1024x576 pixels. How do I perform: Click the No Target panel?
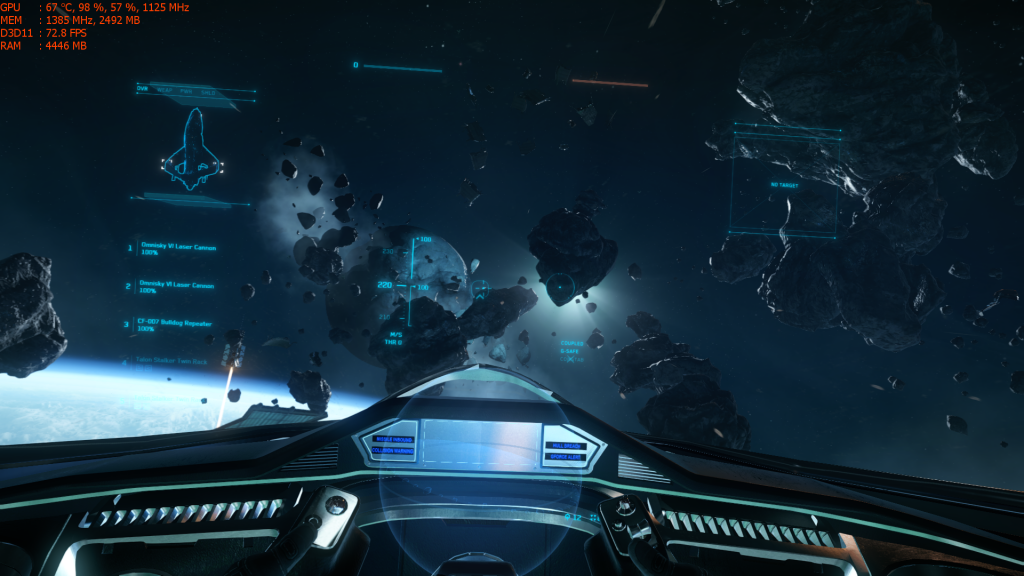pos(783,185)
